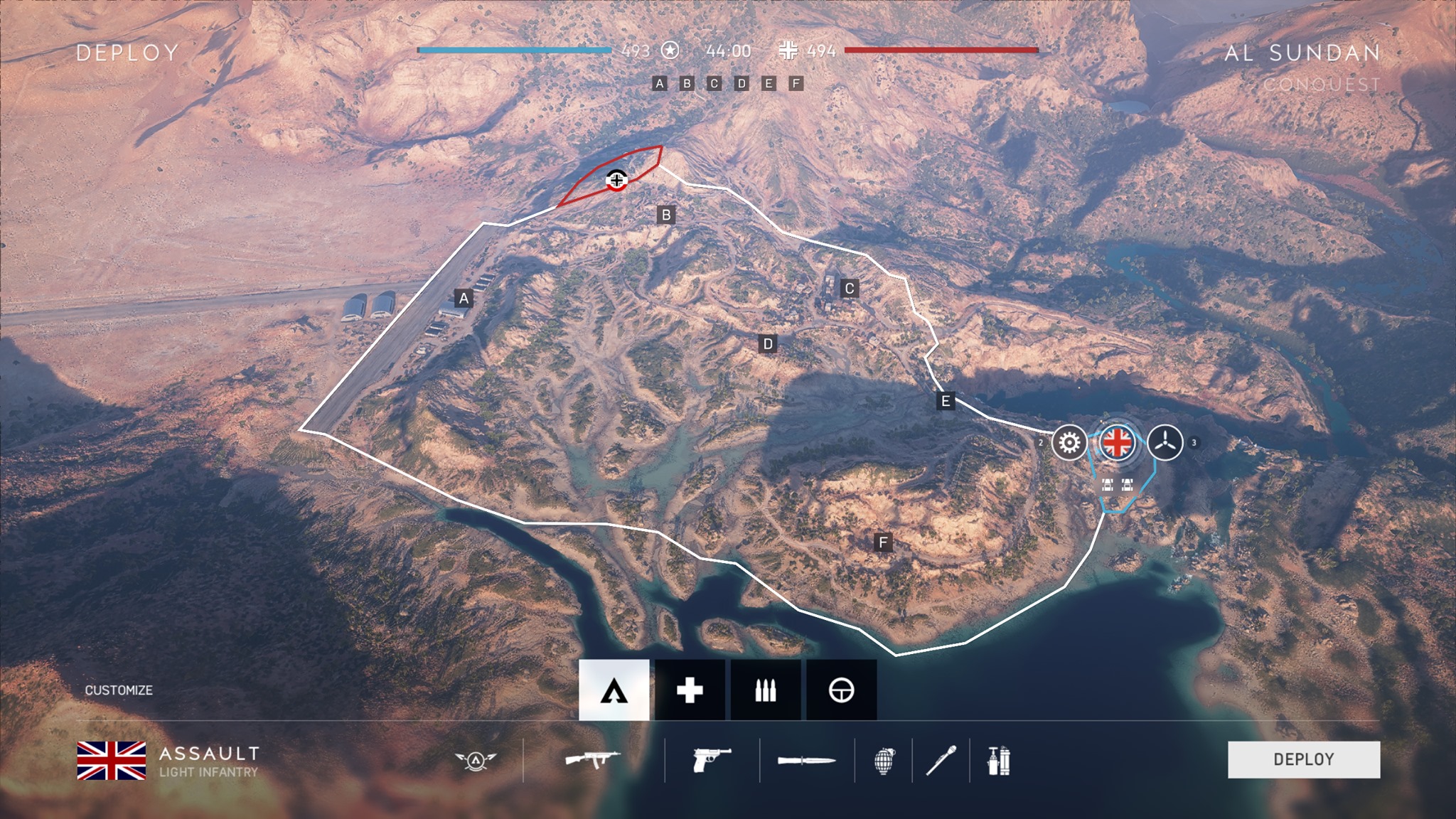1456x819 pixels.
Task: Select the Assault class tab
Action: coord(614,690)
